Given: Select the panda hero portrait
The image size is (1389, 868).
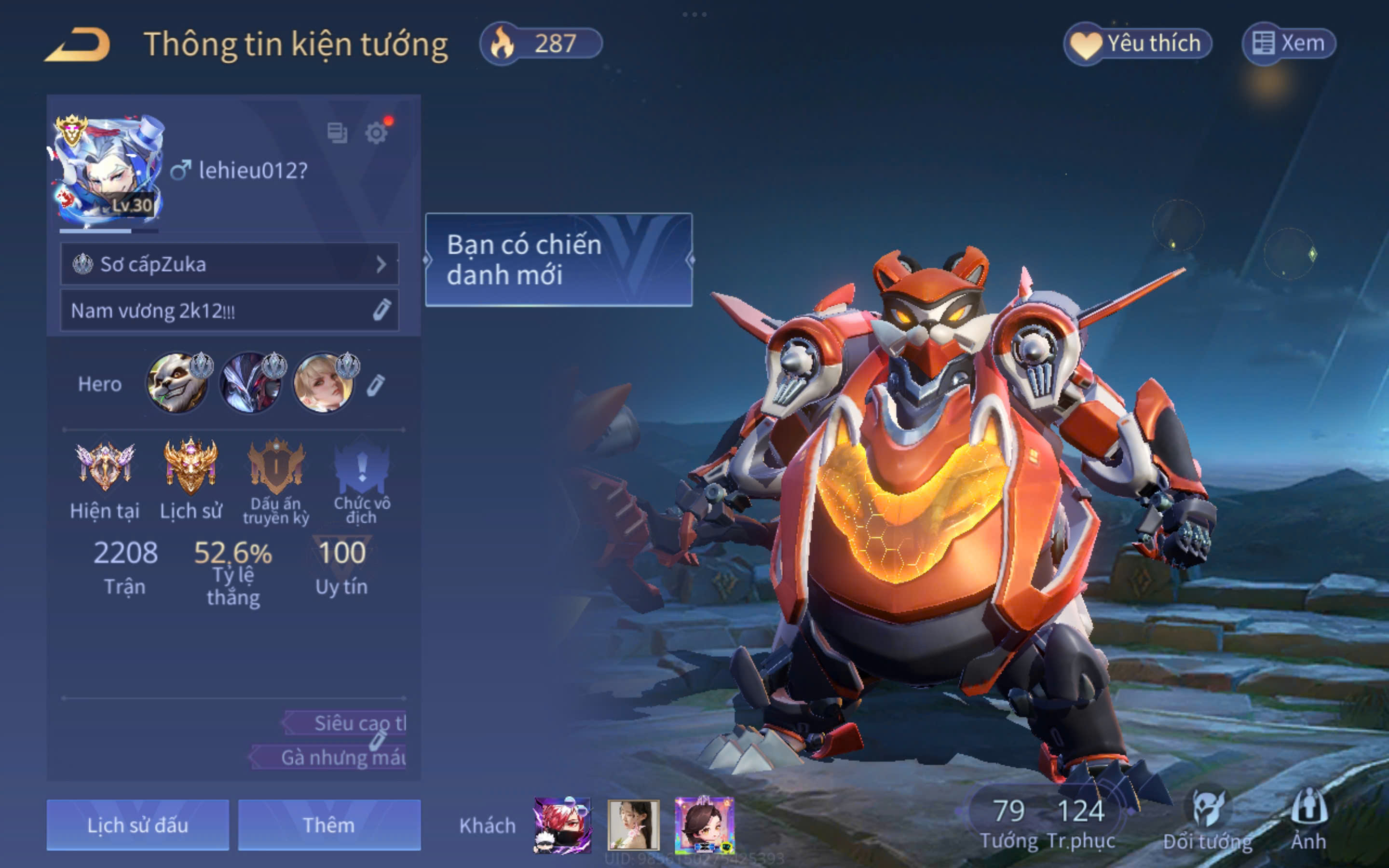Looking at the screenshot, I should [x=177, y=383].
